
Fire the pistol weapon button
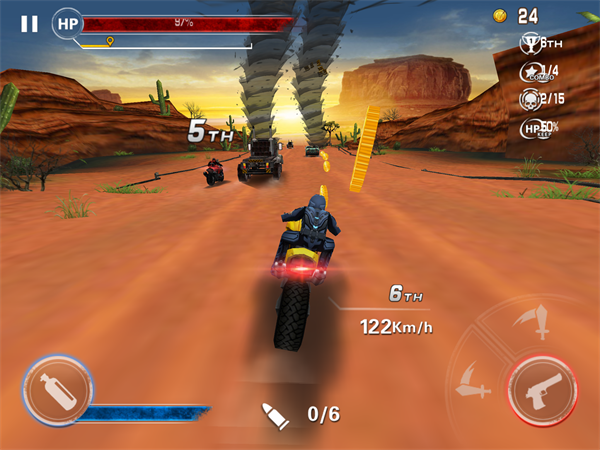click(542, 390)
